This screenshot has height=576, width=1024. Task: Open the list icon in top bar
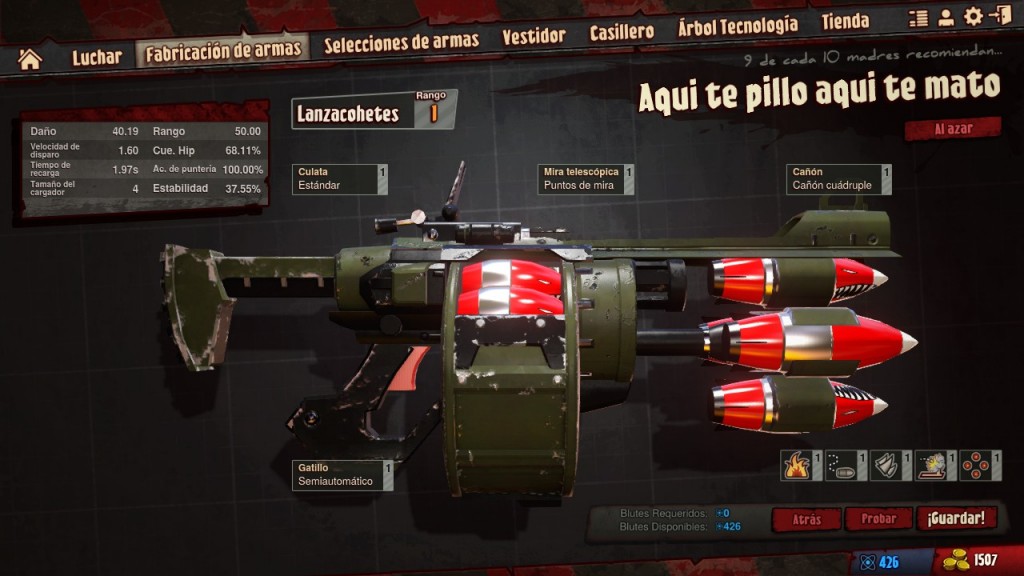point(918,18)
